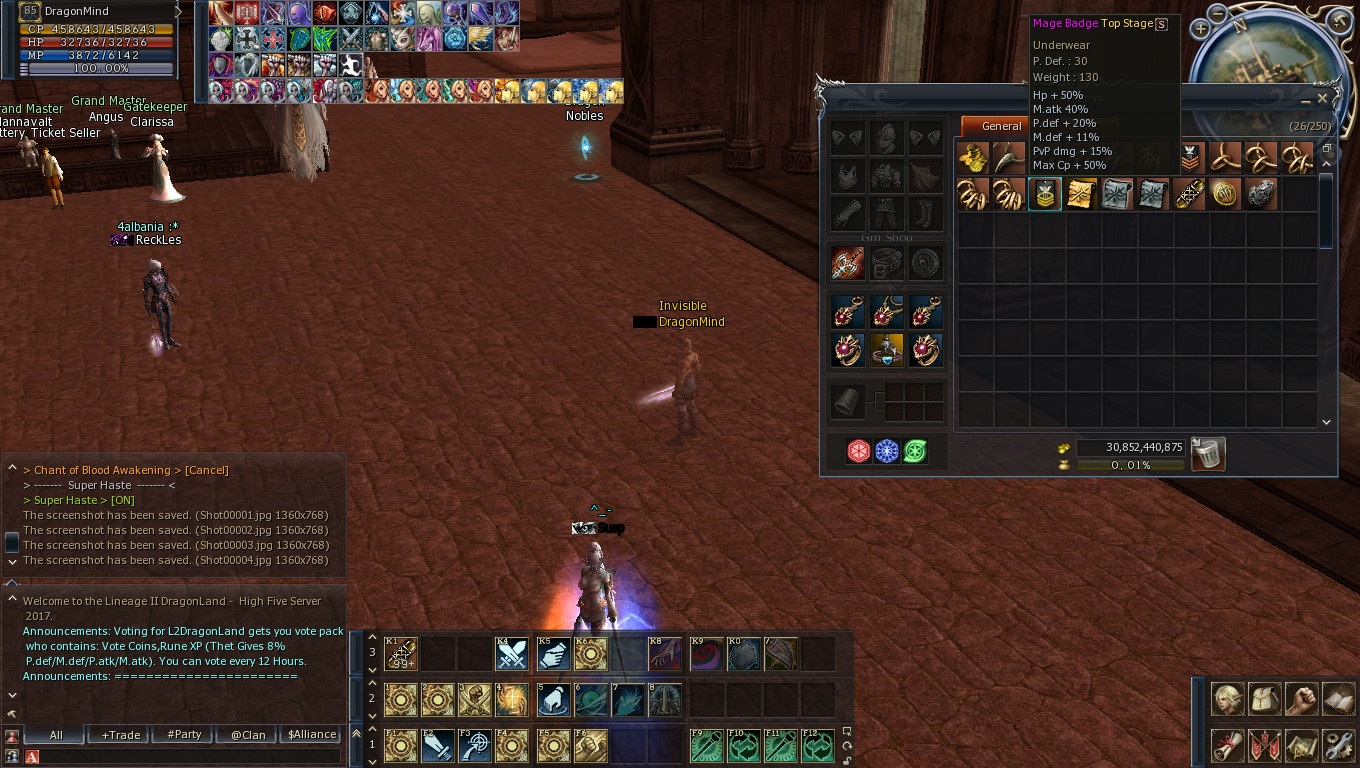Image resolution: width=1360 pixels, height=768 pixels.
Task: Open the fist actions menu icon
Action: [x=1301, y=698]
